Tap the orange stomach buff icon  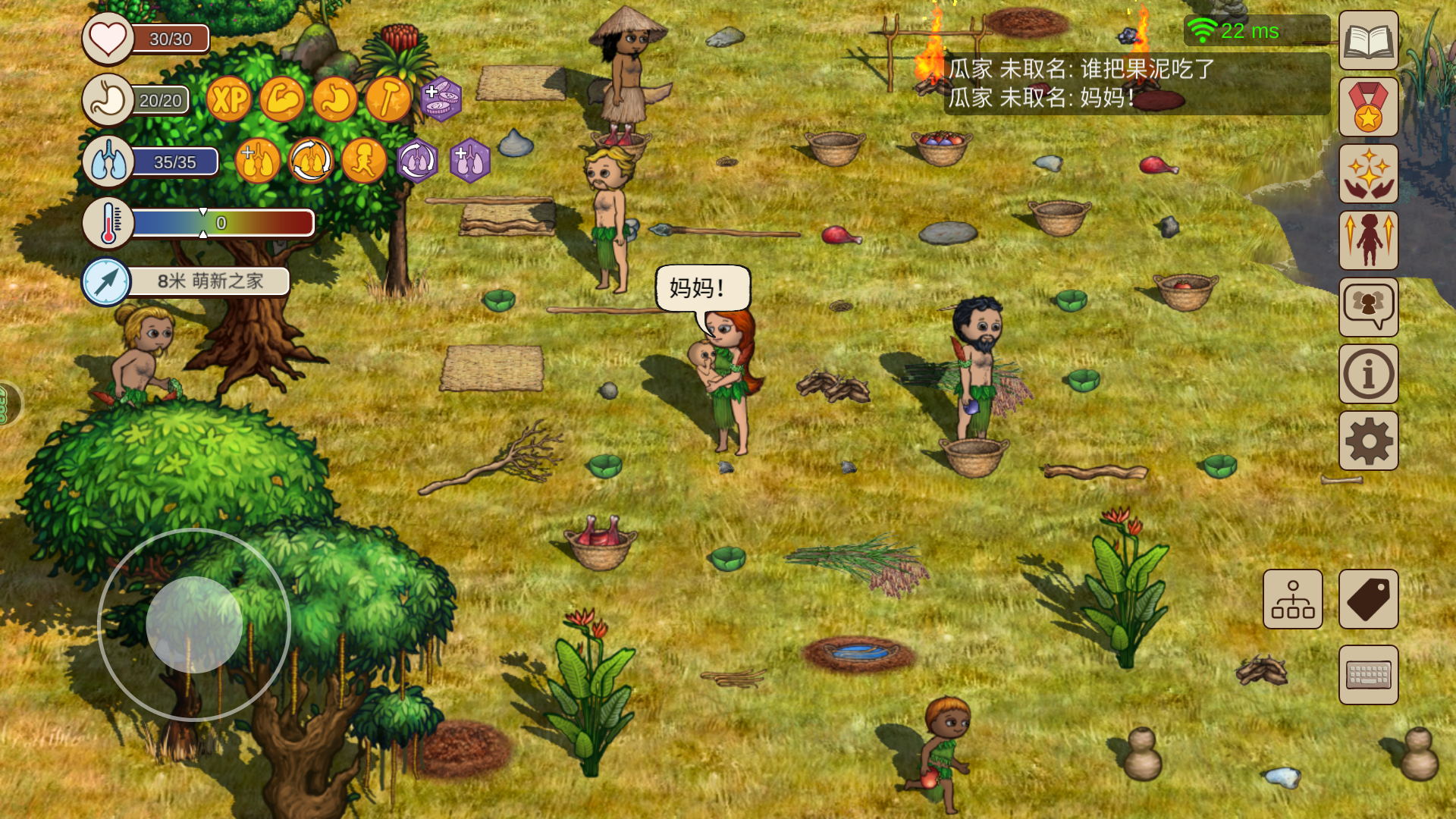[x=334, y=99]
